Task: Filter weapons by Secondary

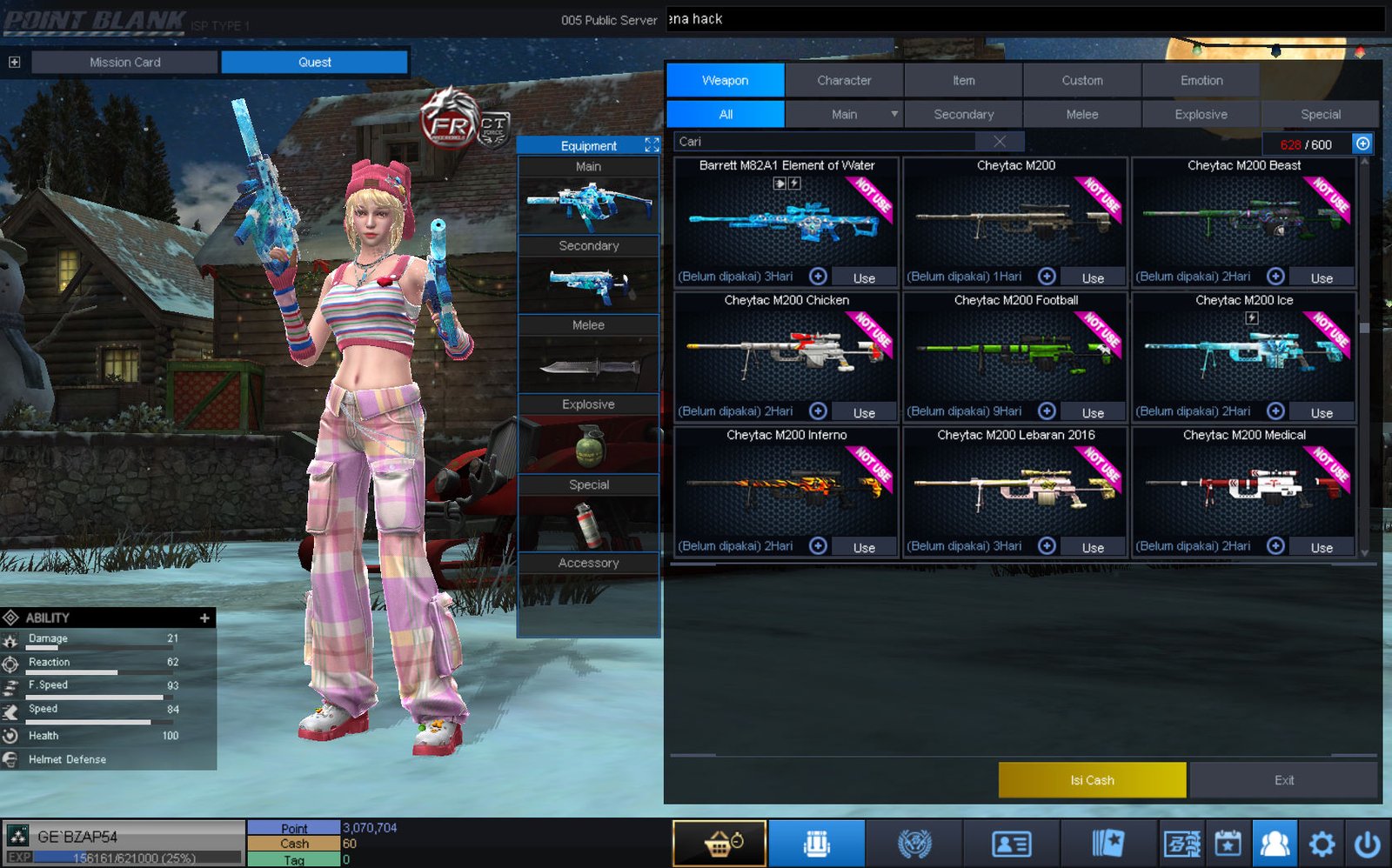Action: tap(963, 114)
